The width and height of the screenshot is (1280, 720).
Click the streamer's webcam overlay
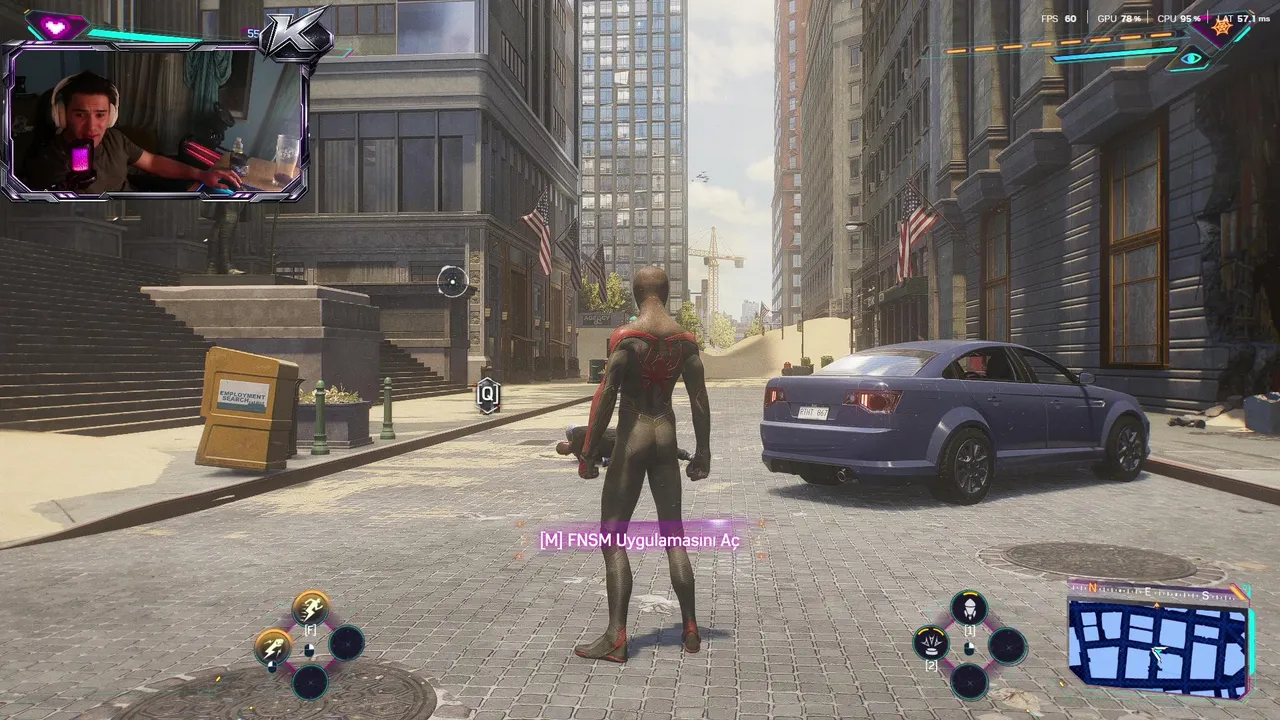157,120
